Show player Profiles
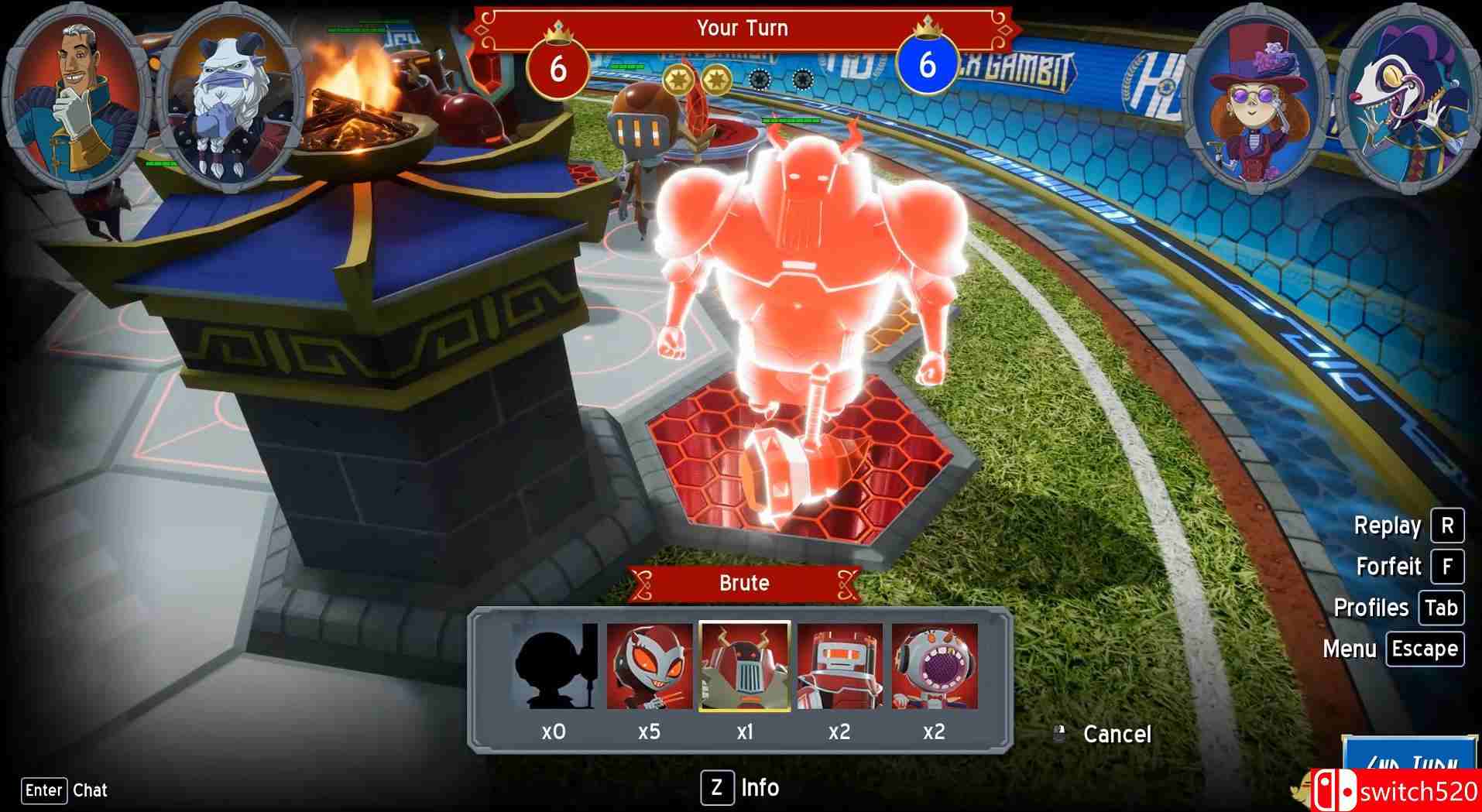Image resolution: width=1482 pixels, height=812 pixels. (x=1440, y=608)
